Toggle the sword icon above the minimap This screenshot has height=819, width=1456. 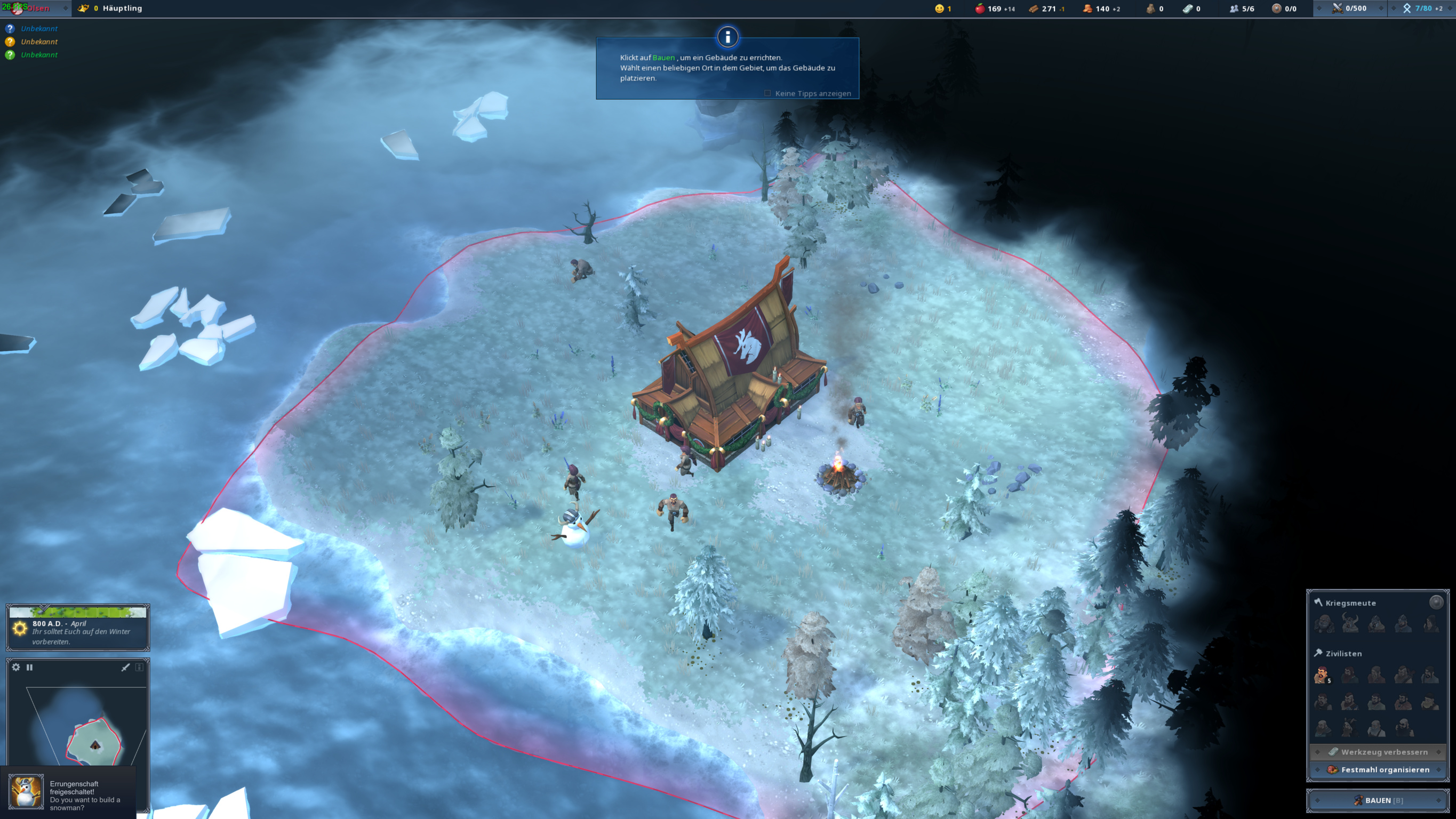point(125,668)
